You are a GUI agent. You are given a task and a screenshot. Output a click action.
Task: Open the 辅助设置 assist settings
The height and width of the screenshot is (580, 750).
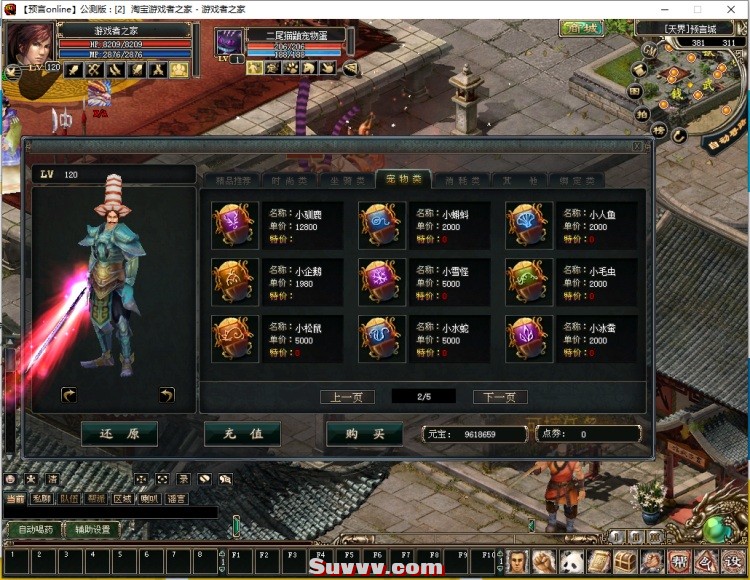(x=93, y=529)
